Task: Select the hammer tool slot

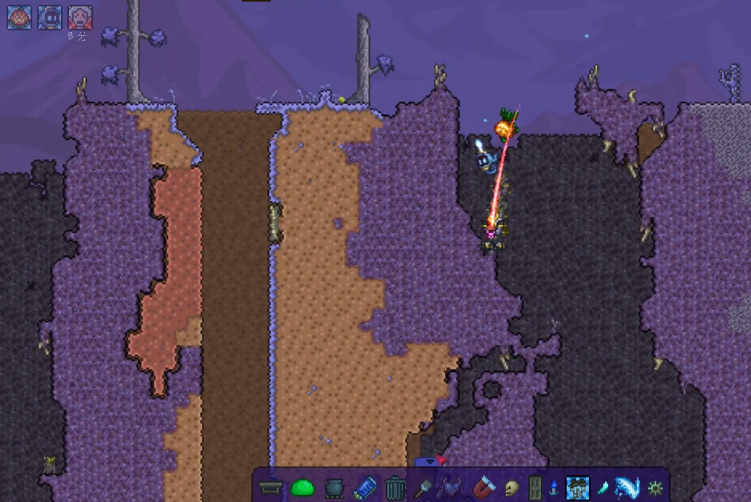Action: (x=423, y=489)
